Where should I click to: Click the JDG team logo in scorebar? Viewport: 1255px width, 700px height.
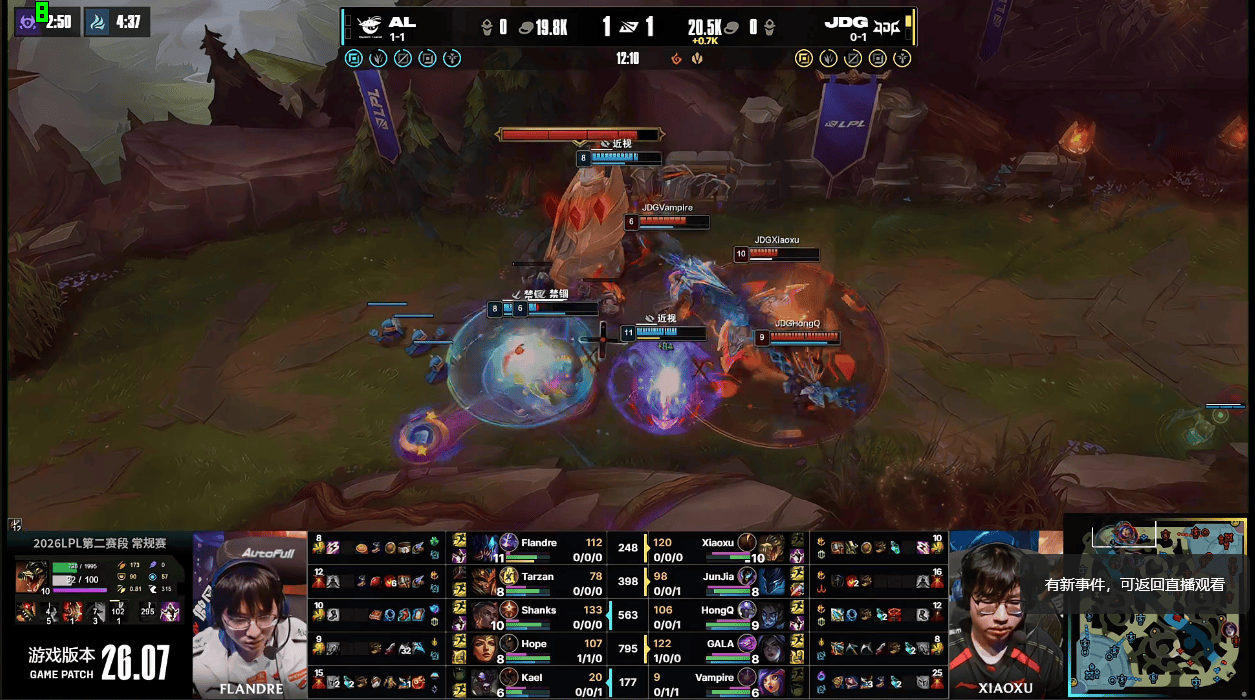[x=887, y=25]
